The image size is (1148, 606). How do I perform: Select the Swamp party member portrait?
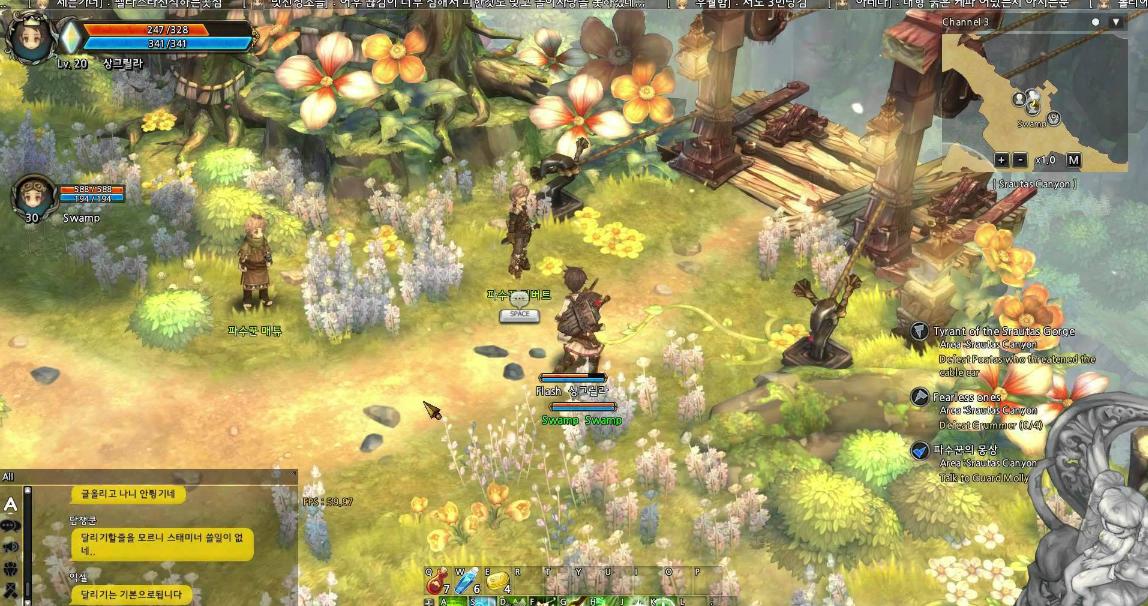(x=32, y=196)
